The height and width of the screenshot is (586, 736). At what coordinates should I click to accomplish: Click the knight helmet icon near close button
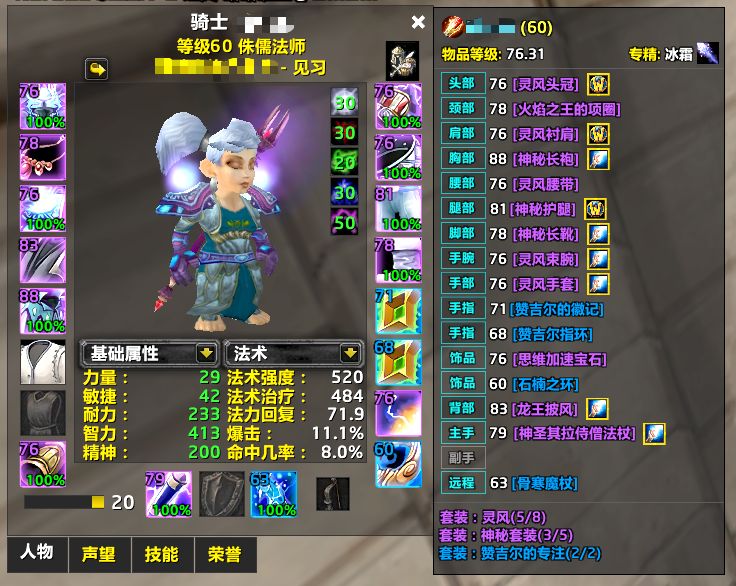pos(401,61)
